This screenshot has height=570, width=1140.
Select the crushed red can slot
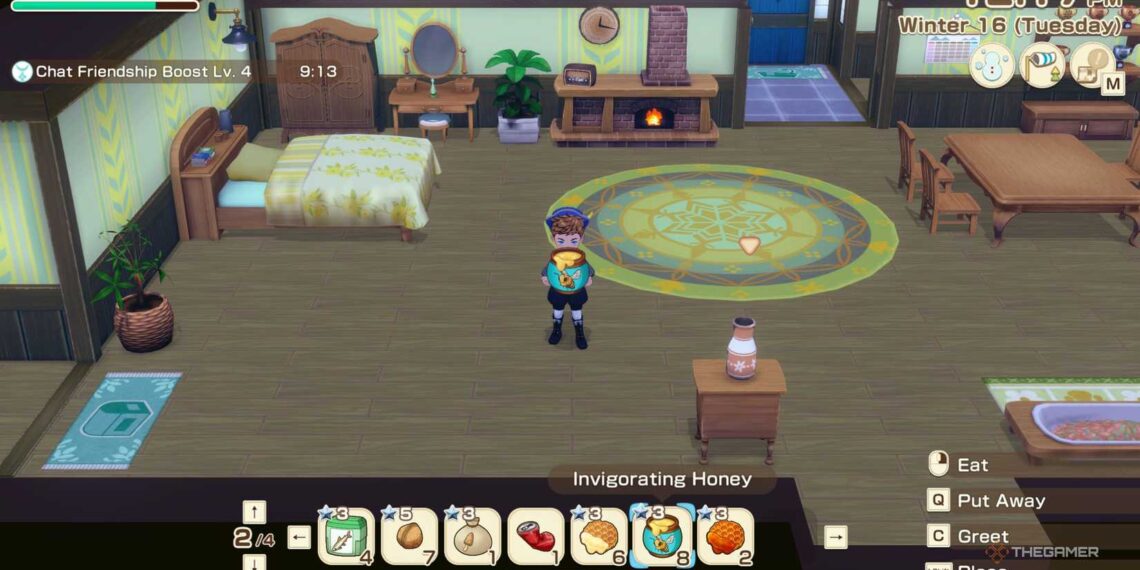(535, 537)
